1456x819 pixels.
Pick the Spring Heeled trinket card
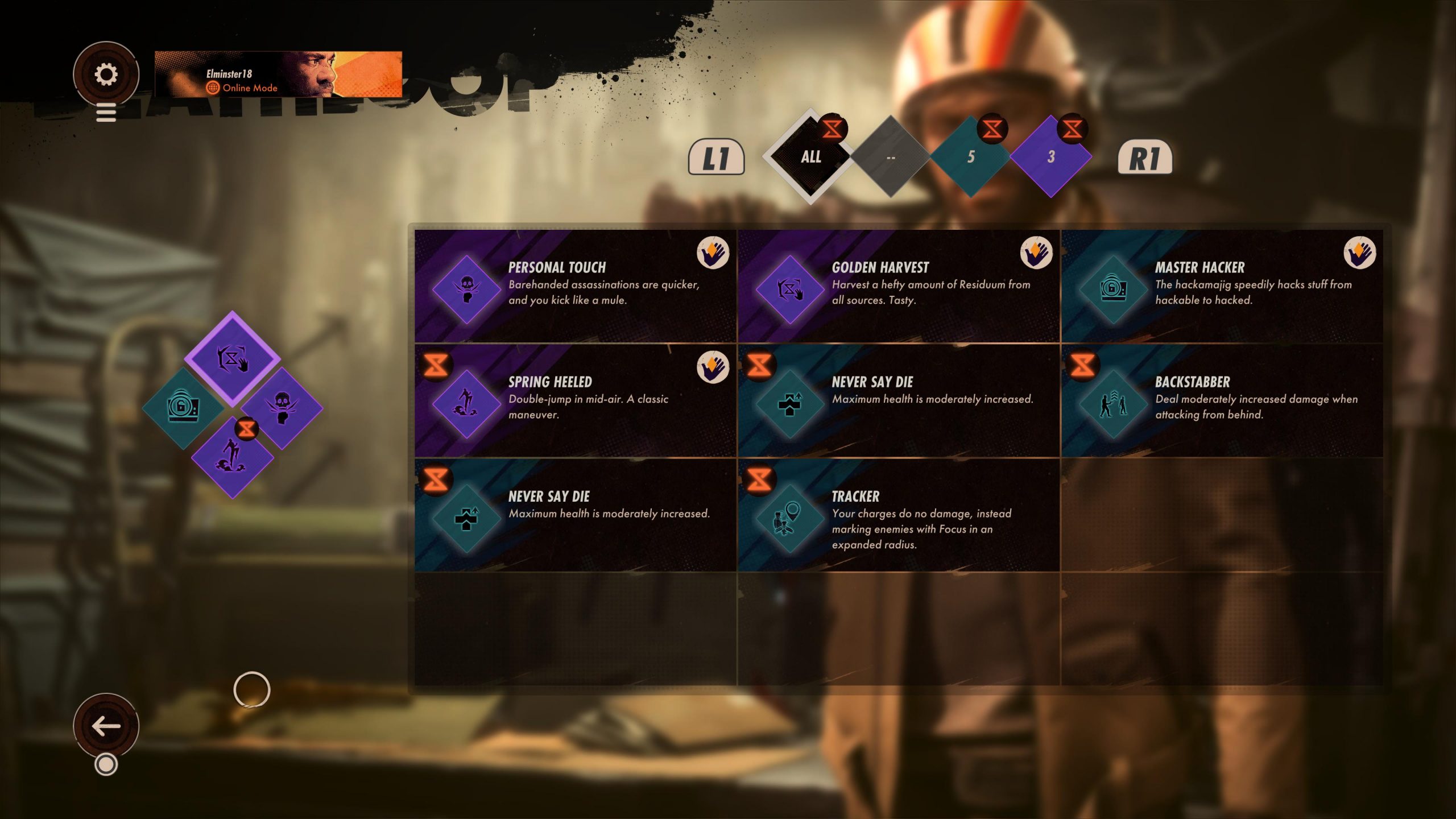(x=575, y=400)
